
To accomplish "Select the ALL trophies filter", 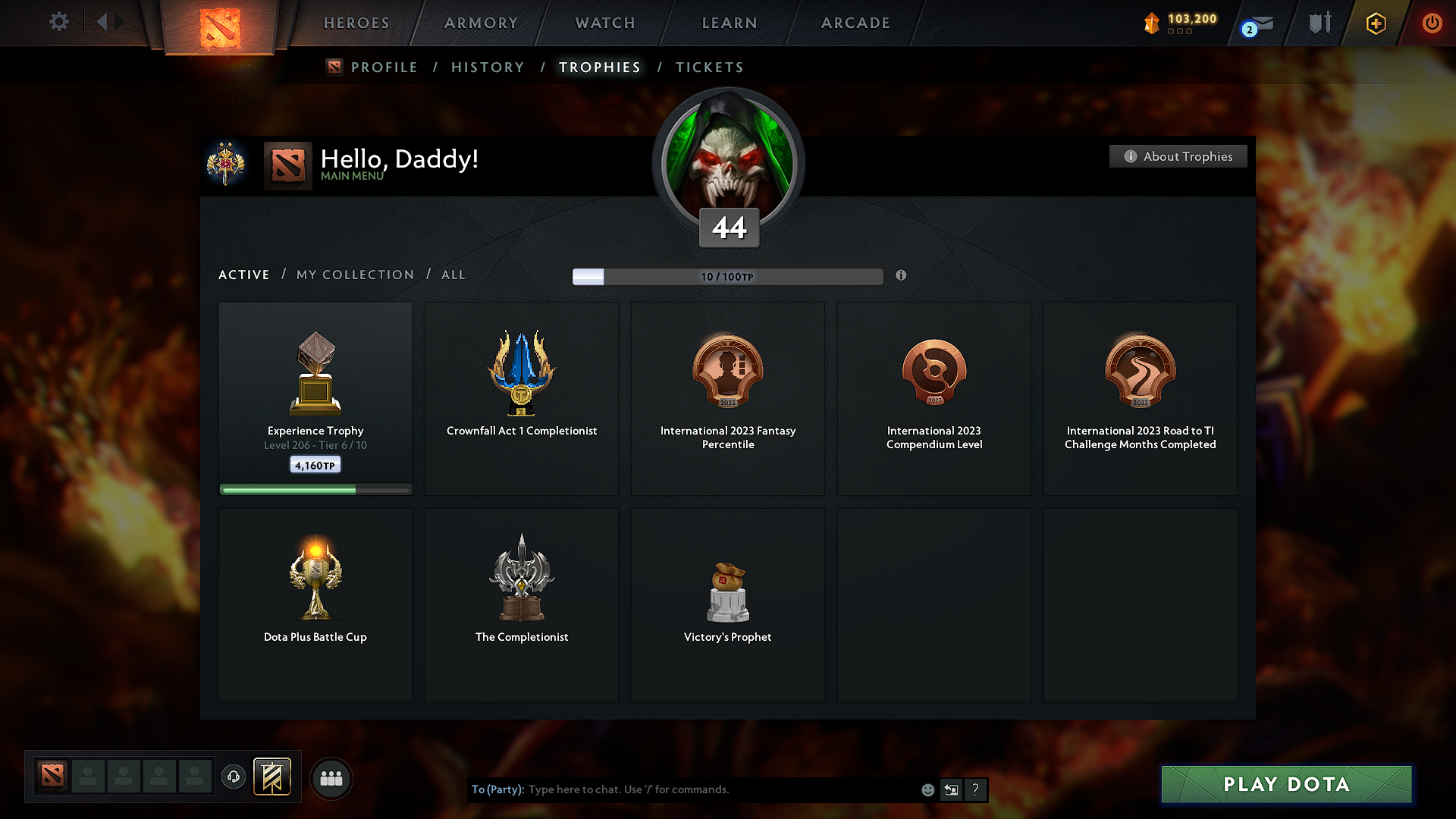I will click(x=453, y=275).
